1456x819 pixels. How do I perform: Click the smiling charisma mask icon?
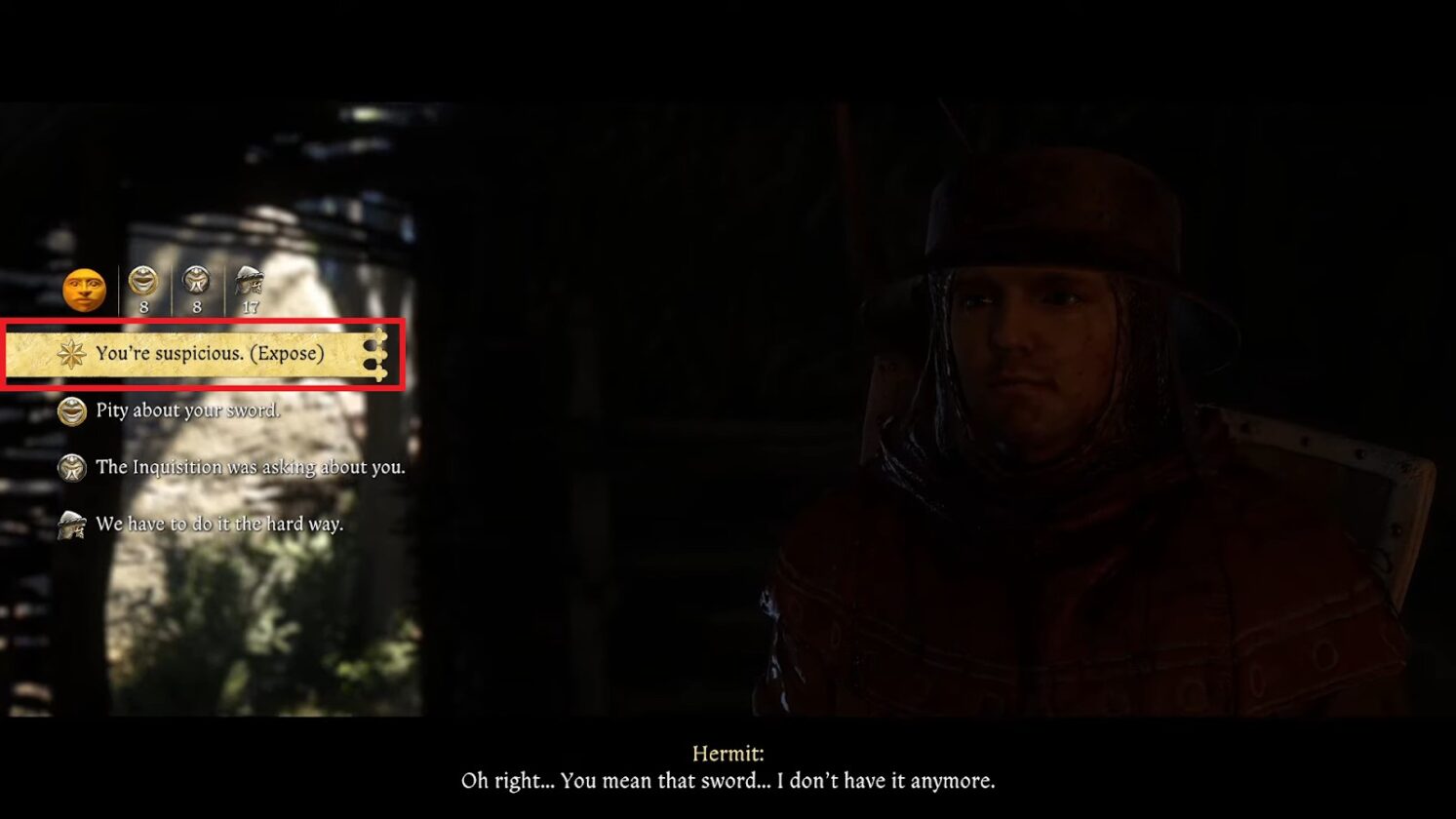(x=142, y=280)
